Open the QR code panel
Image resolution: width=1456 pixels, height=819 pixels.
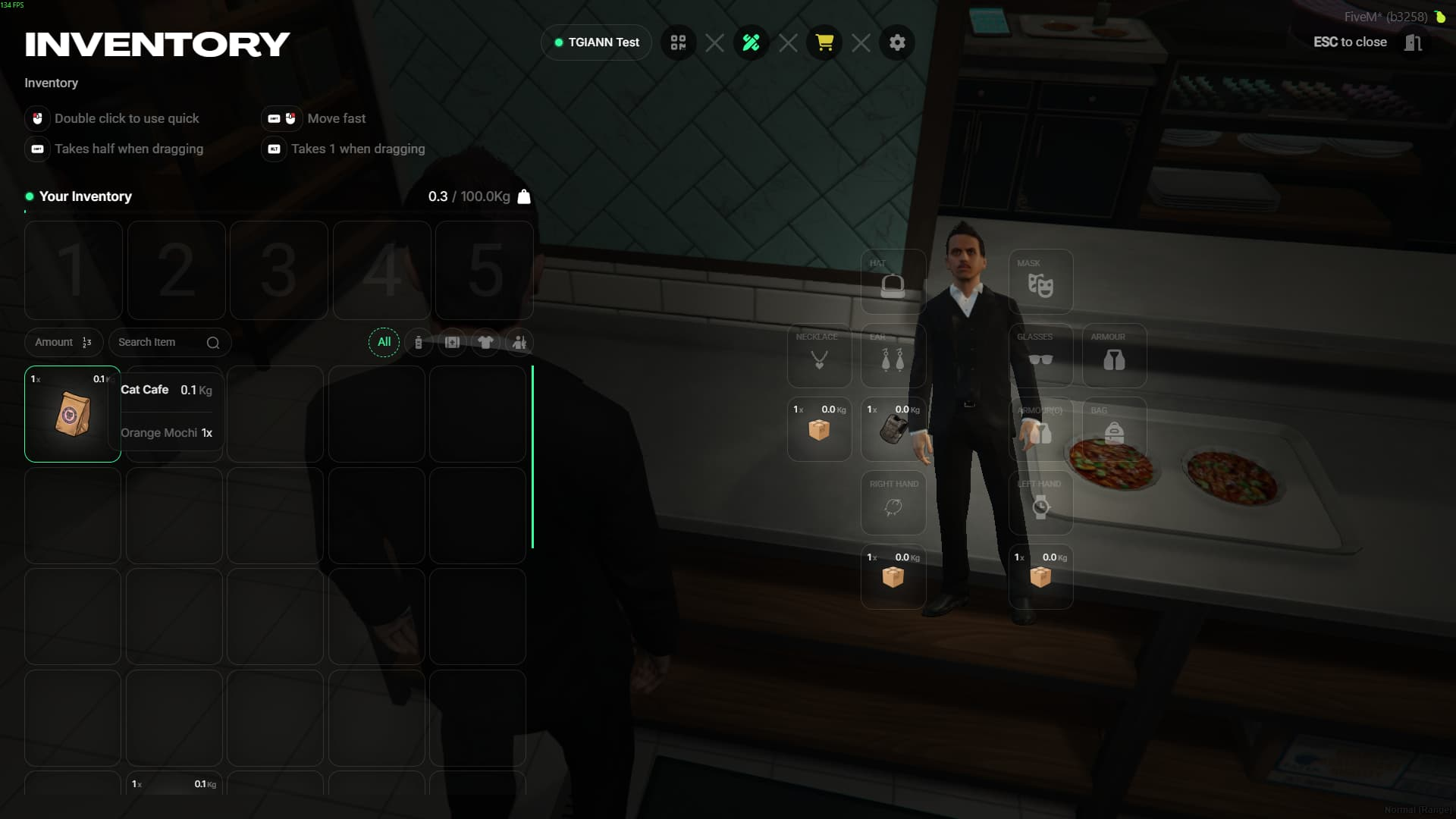coord(678,42)
